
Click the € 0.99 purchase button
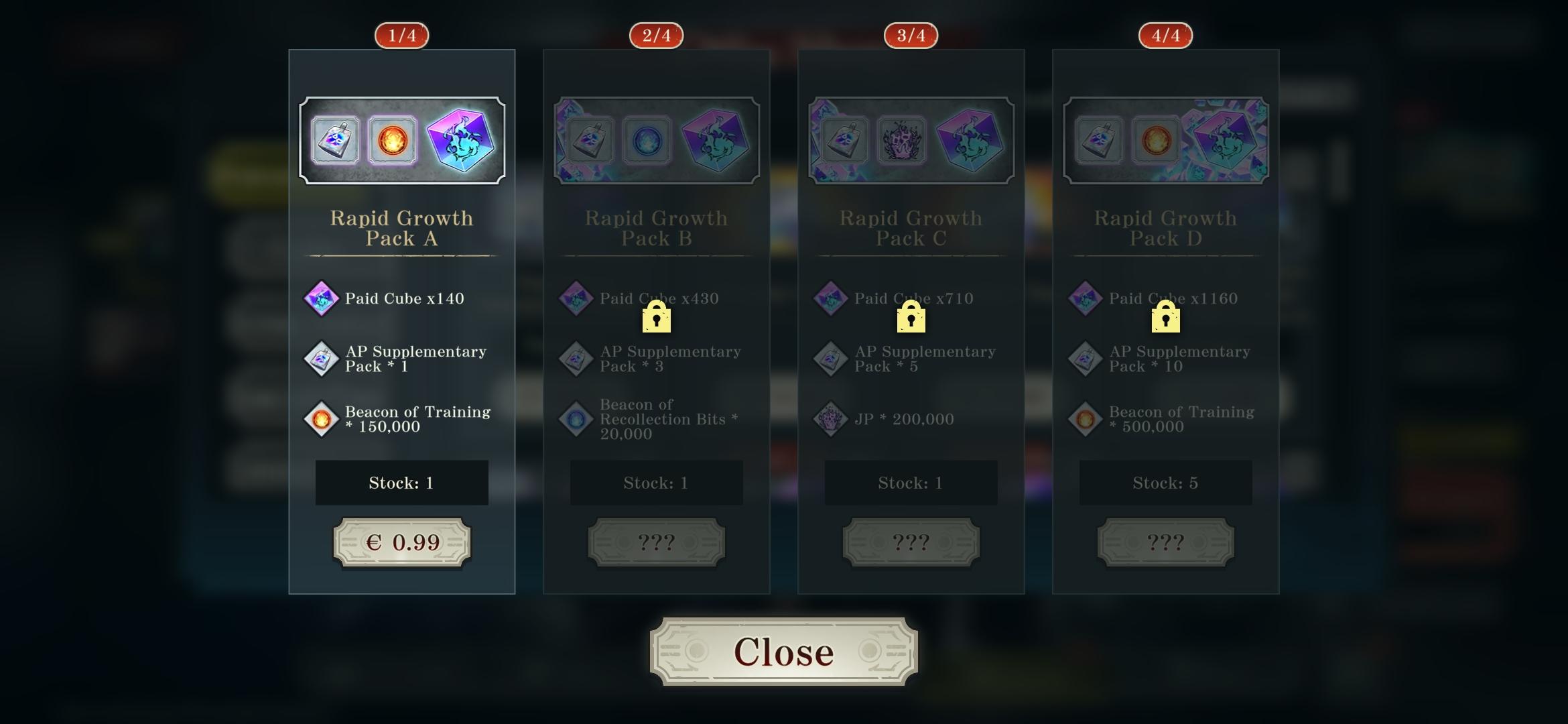(x=401, y=542)
